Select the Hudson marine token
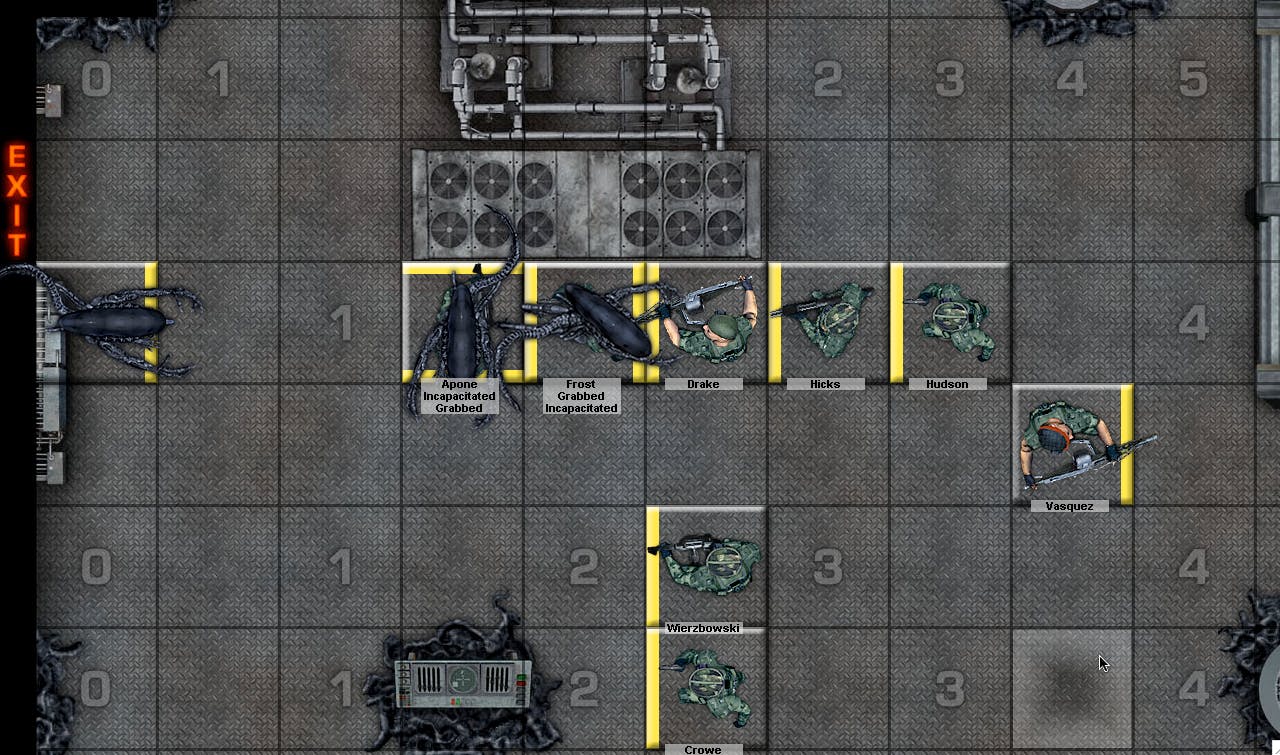The width and height of the screenshot is (1280, 755). coord(950,322)
